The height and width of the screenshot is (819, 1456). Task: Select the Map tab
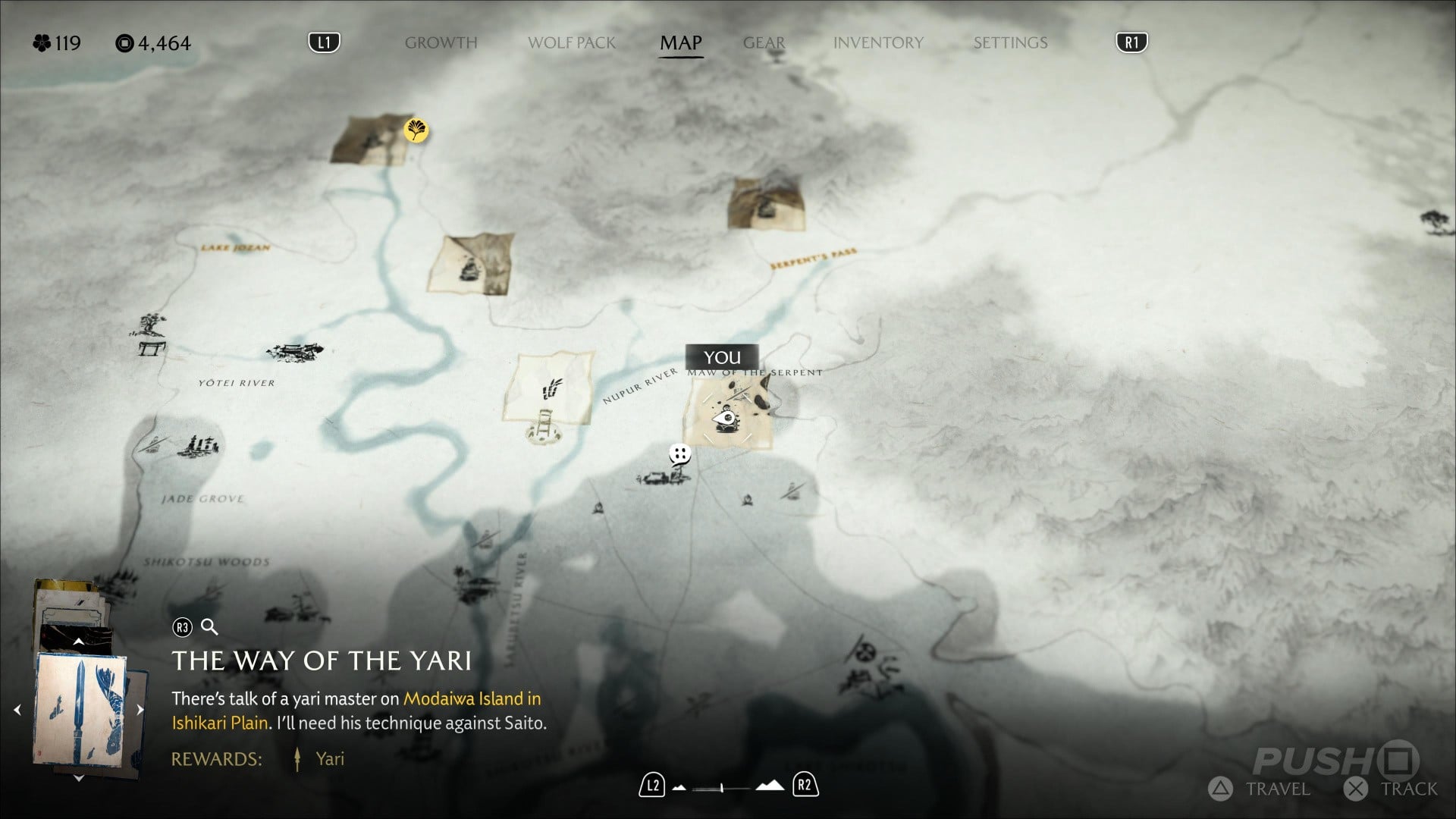[x=680, y=42]
